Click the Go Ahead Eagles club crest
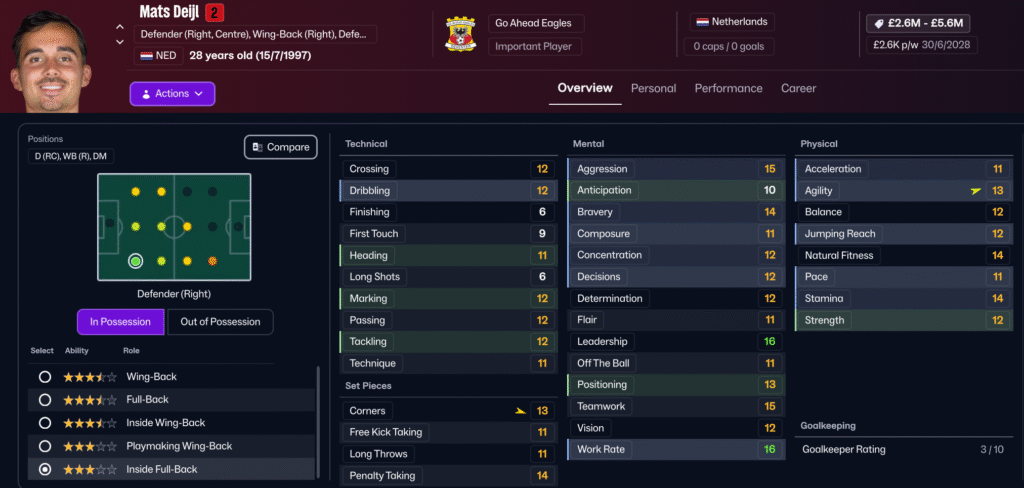The width and height of the screenshot is (1024, 488). coord(461,35)
